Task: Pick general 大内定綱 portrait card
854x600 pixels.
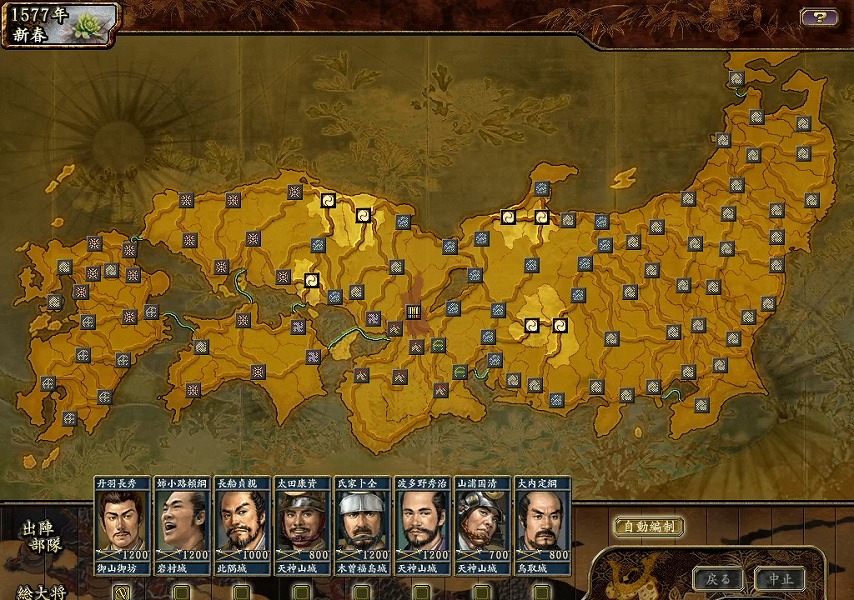Action: 542,525
